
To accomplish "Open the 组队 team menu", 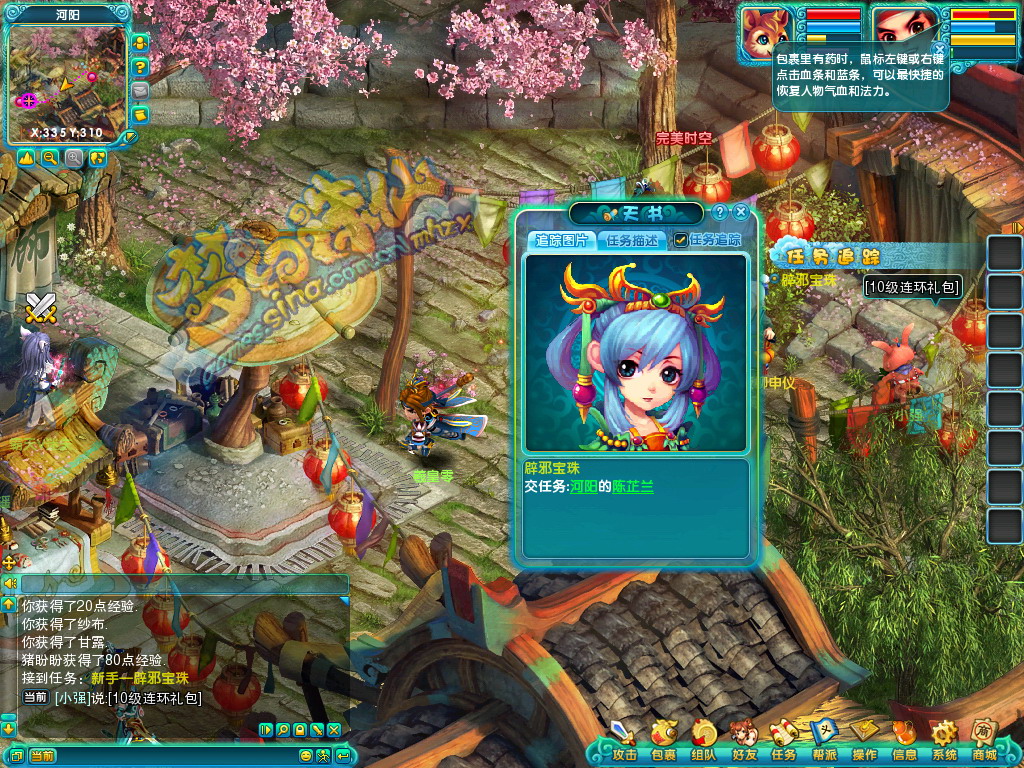I will (703, 738).
